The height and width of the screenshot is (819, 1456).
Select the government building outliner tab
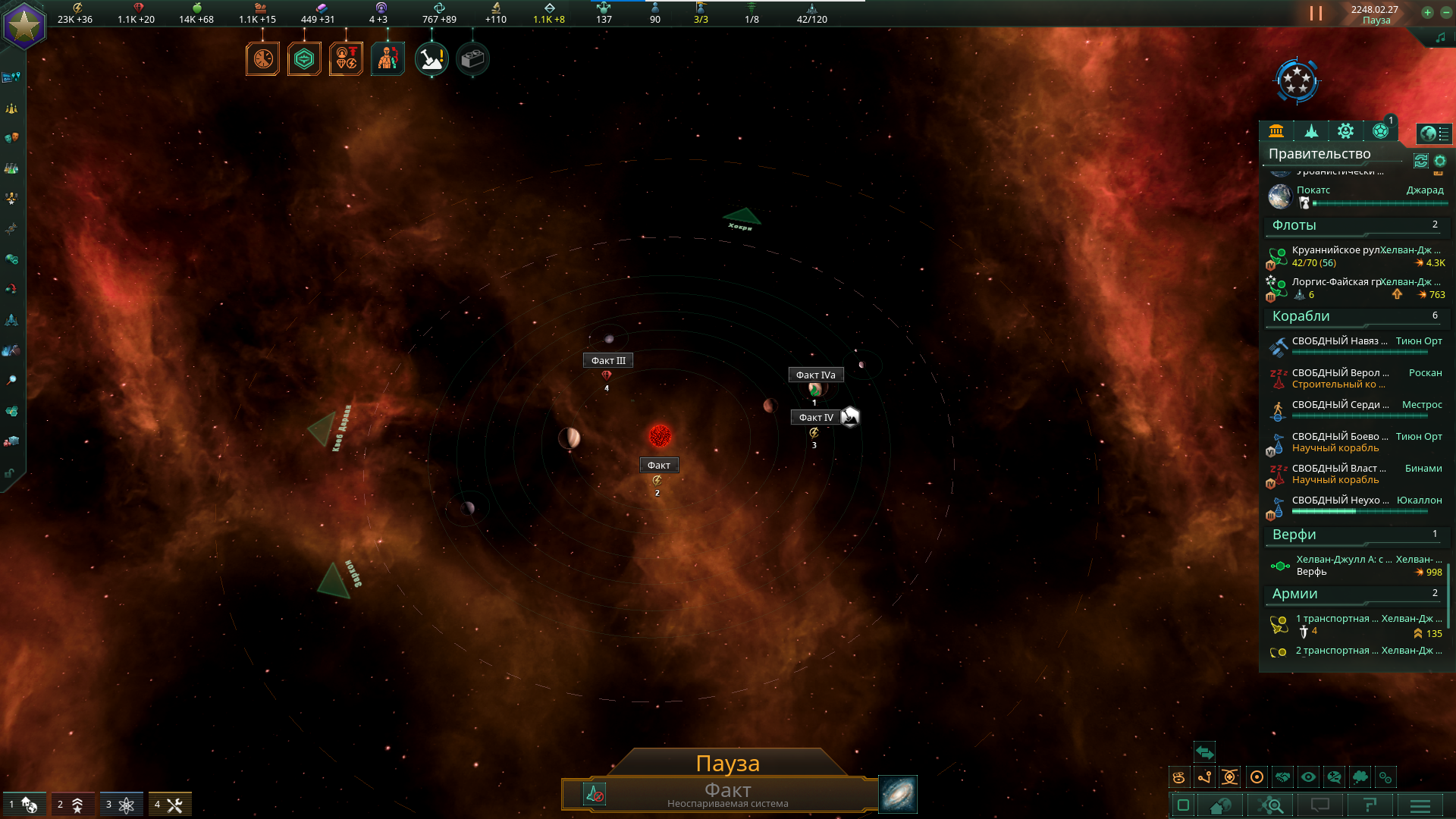[x=1276, y=131]
